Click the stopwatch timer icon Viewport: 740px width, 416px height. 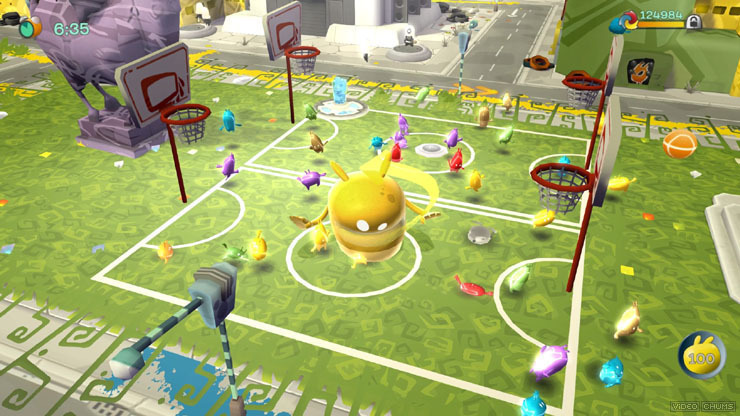(31, 27)
